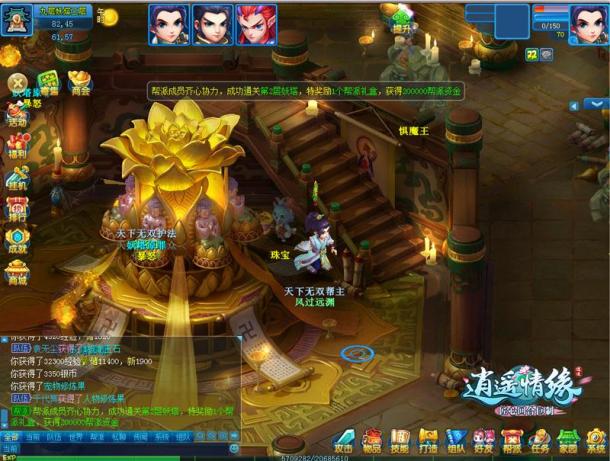Image resolution: width=610 pixels, height=461 pixels.
Task: Open the 组队 team menu
Action: click(456, 441)
